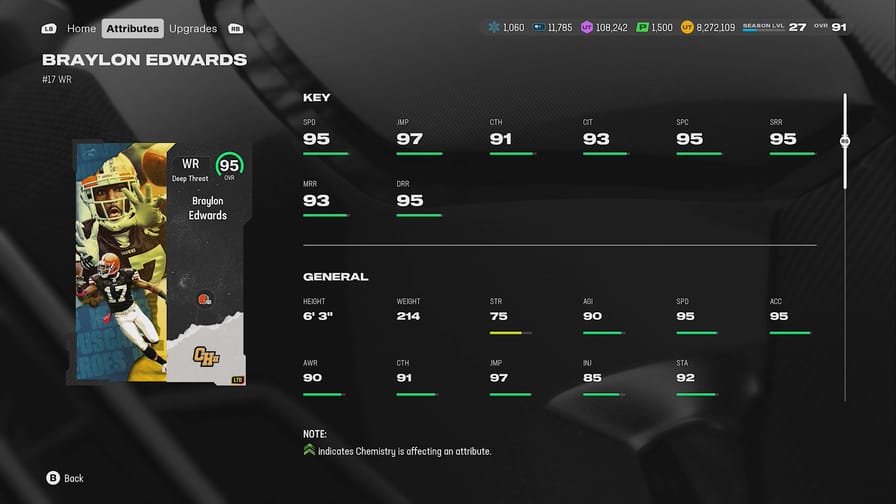Click the Braylon Edwards player card

point(160,263)
